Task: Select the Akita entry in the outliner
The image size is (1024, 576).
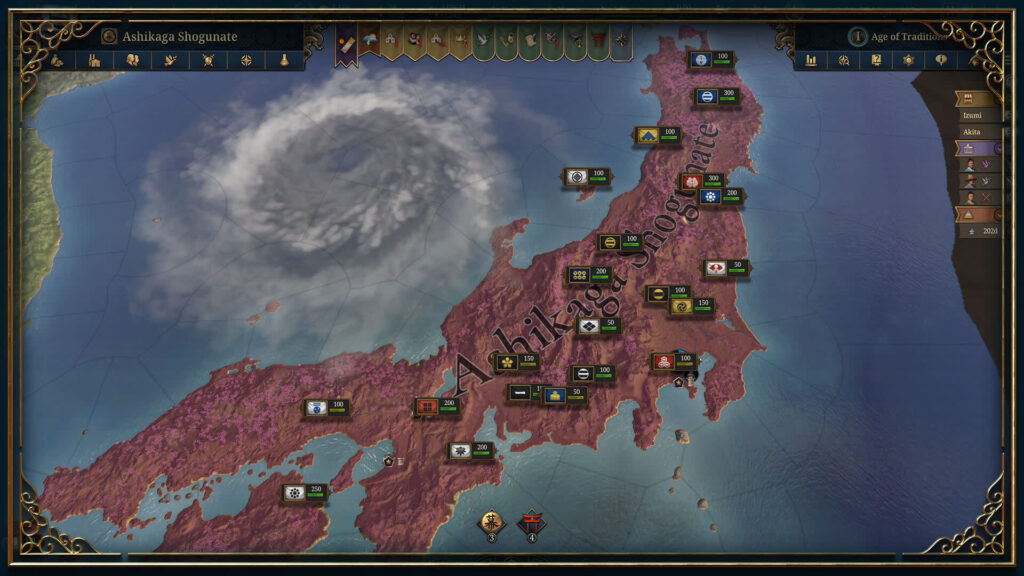Action: [x=975, y=131]
